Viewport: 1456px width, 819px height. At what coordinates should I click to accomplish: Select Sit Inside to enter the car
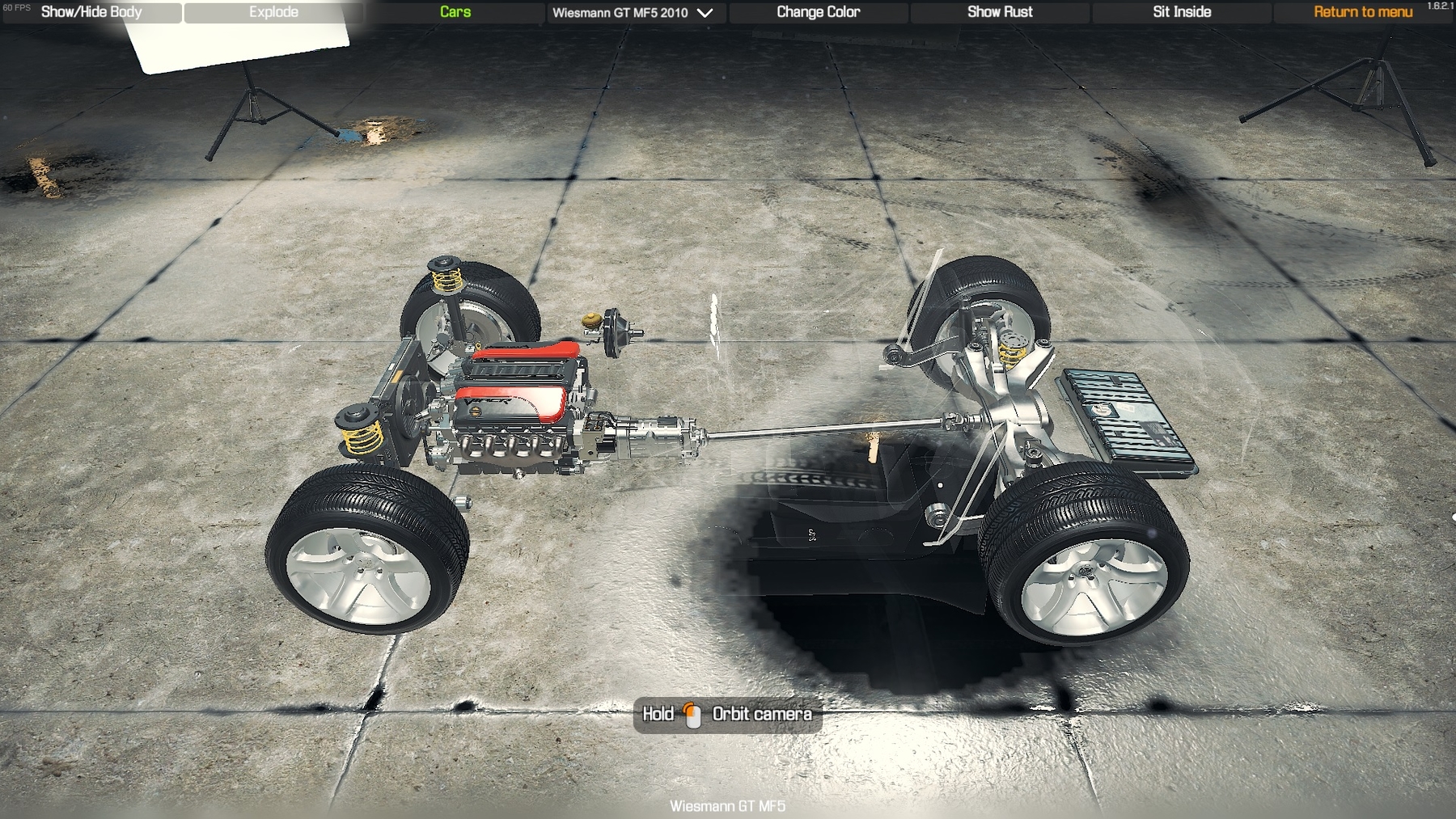coord(1182,12)
